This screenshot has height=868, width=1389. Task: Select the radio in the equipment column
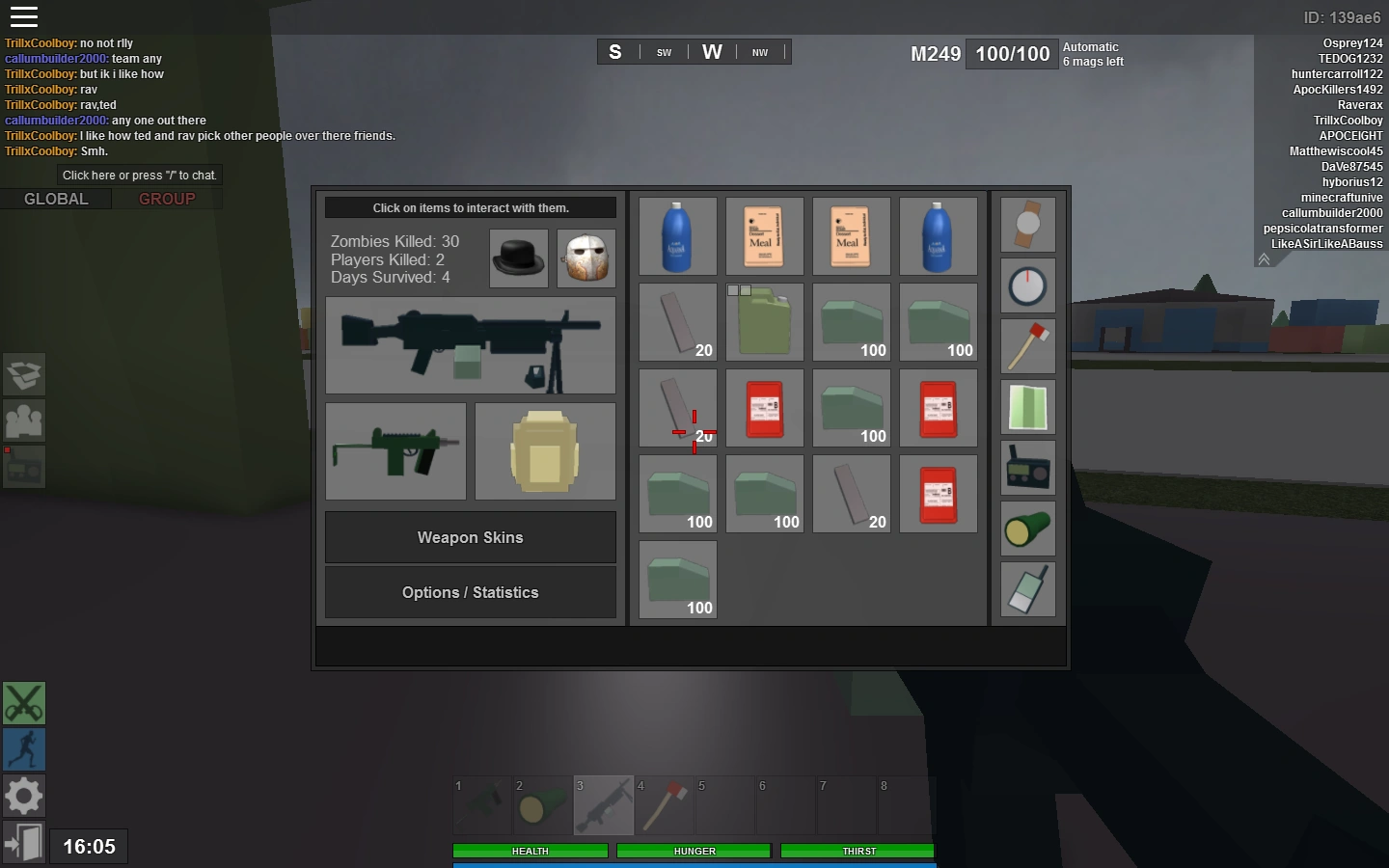click(1027, 468)
